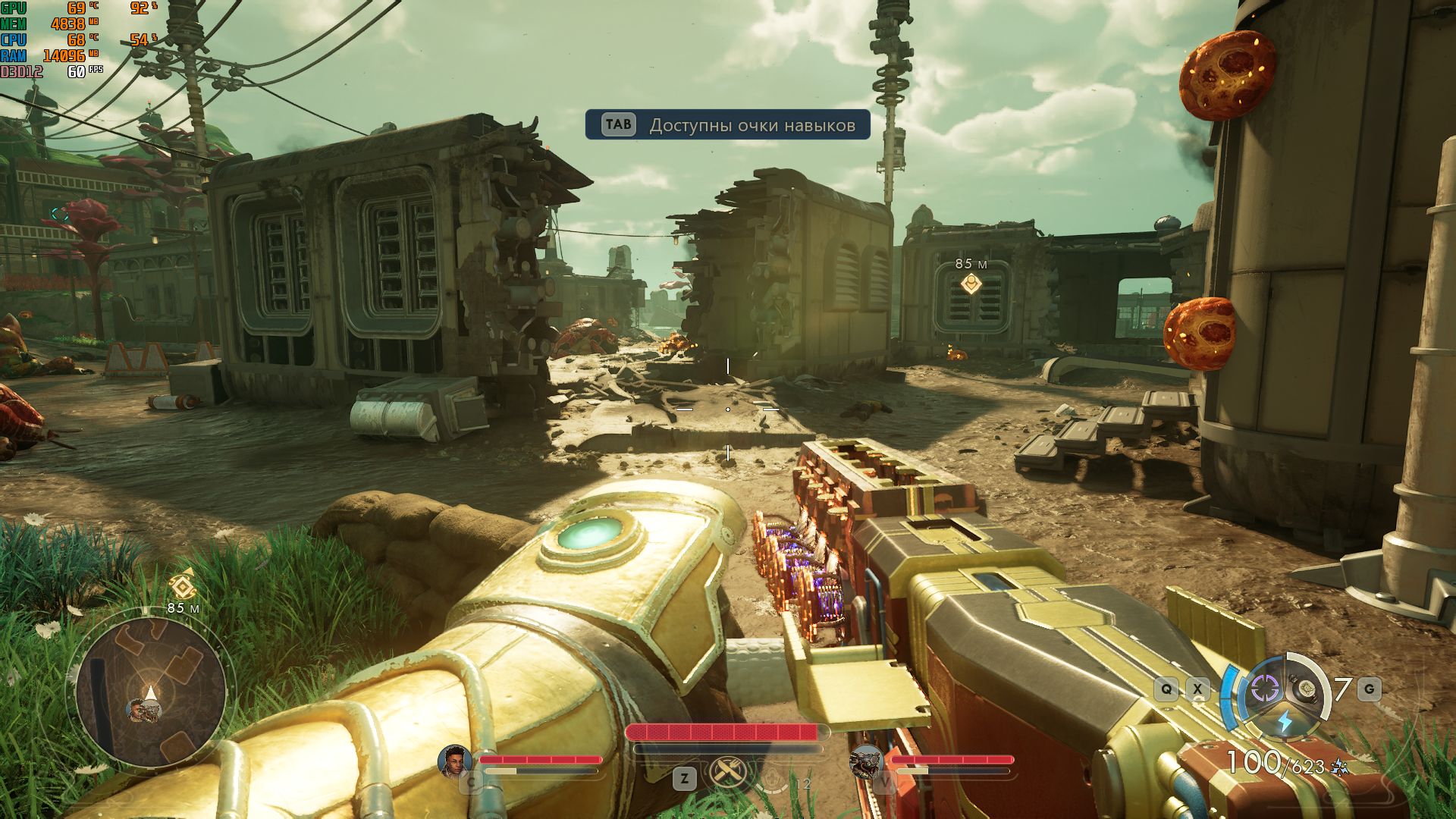Use the crossed fork and knife food icon

[x=728, y=772]
